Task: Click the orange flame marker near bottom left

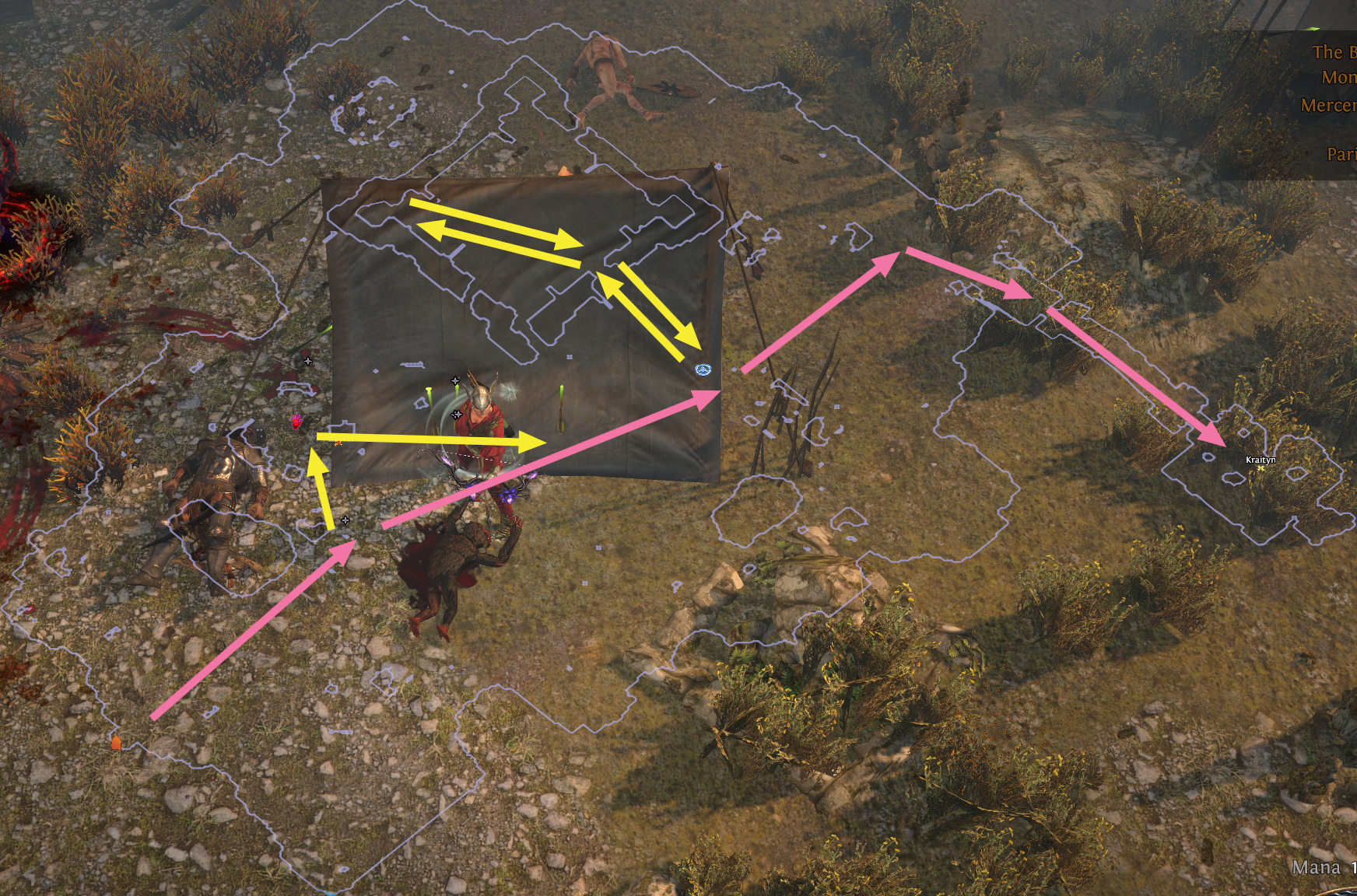Action: tap(116, 743)
